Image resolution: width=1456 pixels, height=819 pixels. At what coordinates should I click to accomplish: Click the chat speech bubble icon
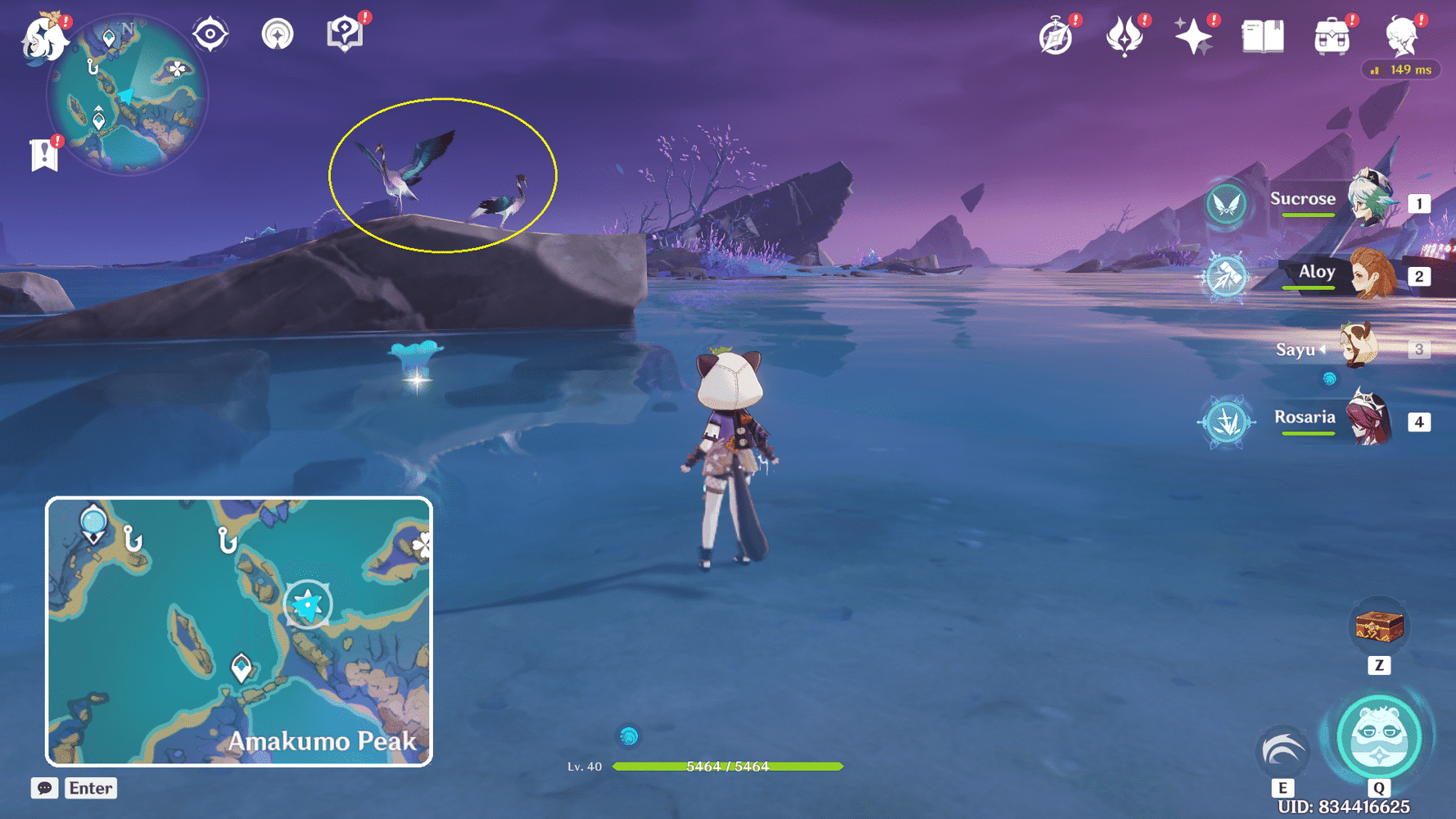tap(45, 788)
